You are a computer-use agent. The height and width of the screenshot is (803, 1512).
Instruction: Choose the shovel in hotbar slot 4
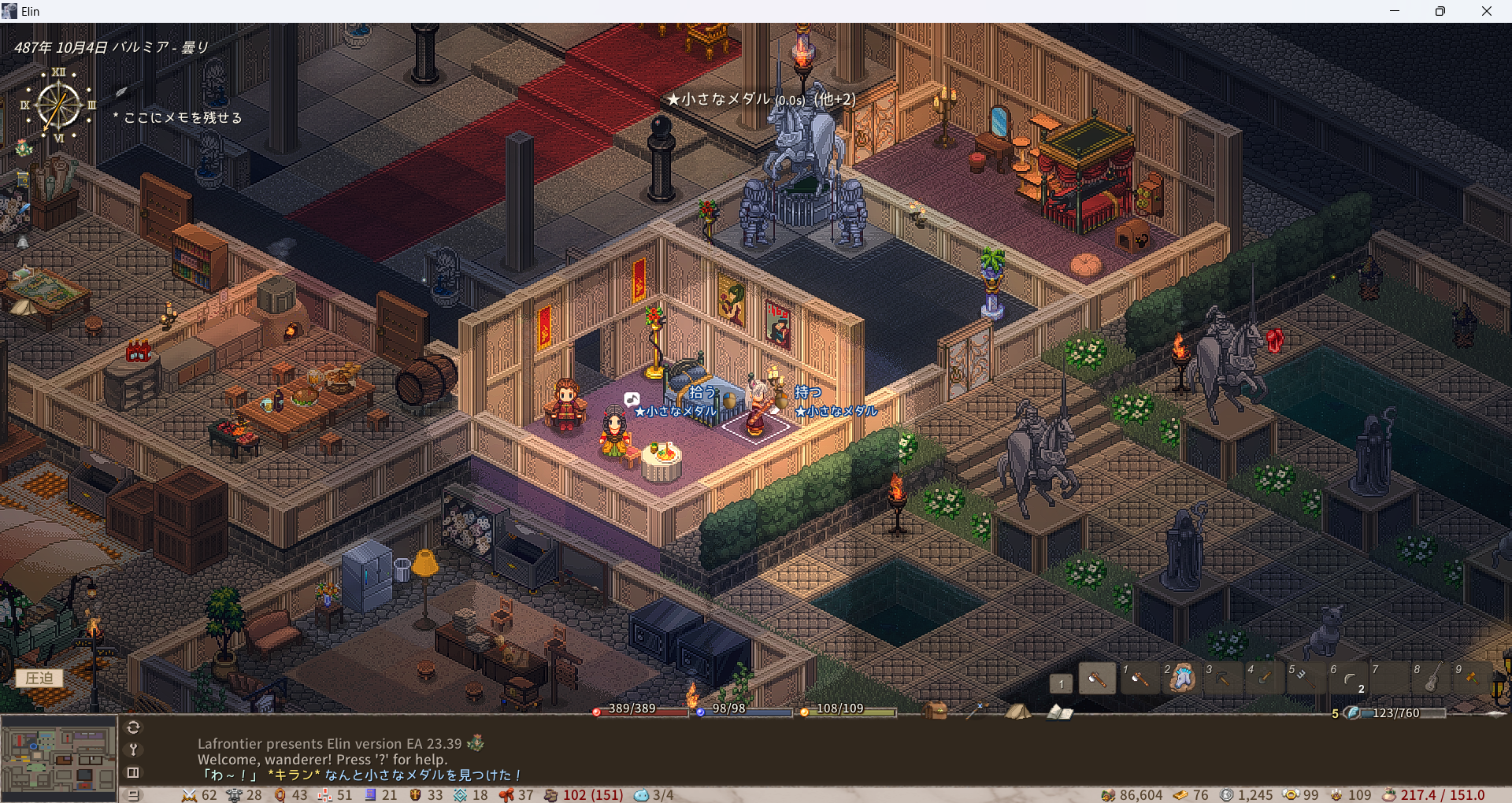coord(1265,679)
